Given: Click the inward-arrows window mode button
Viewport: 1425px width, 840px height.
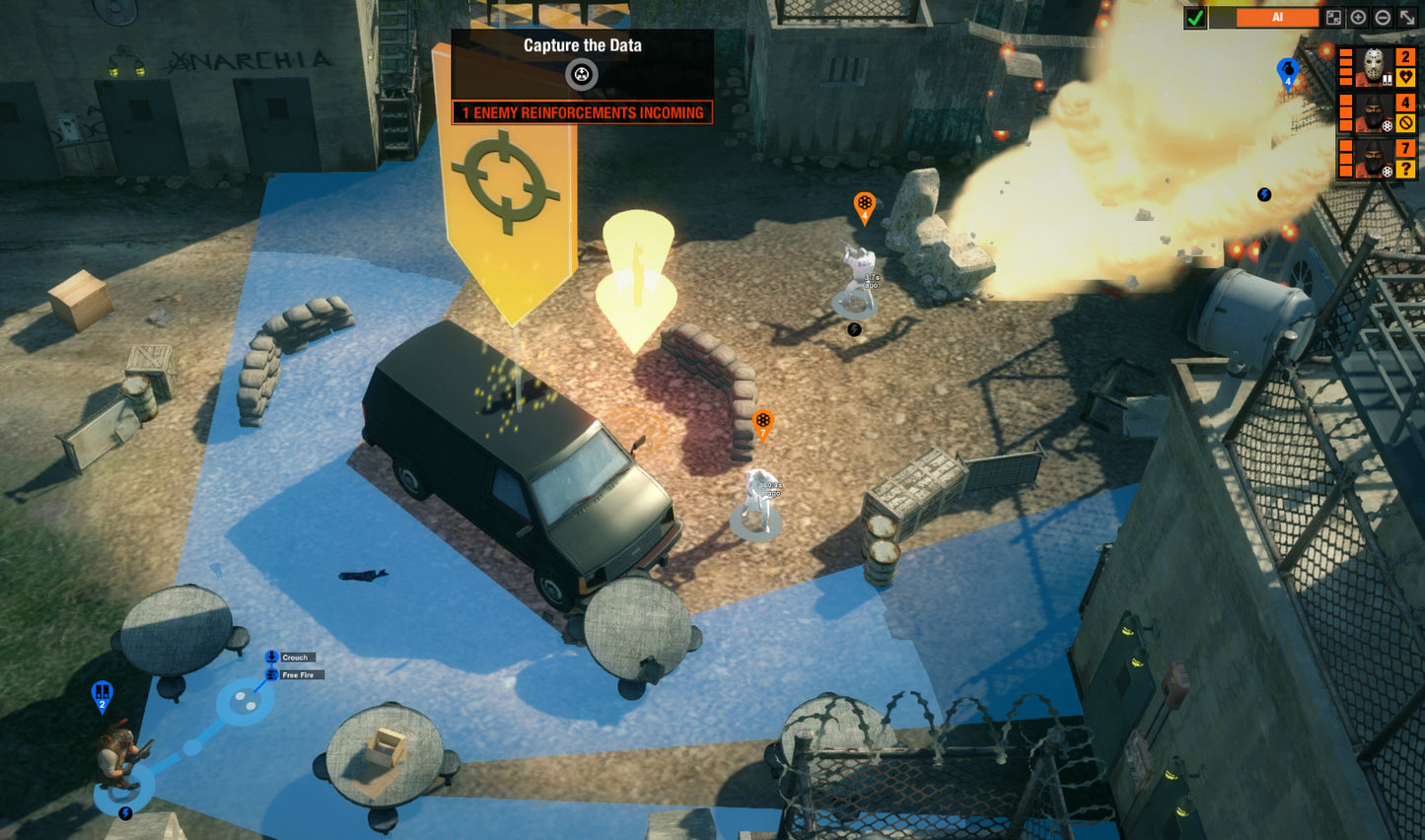Looking at the screenshot, I should (1333, 18).
